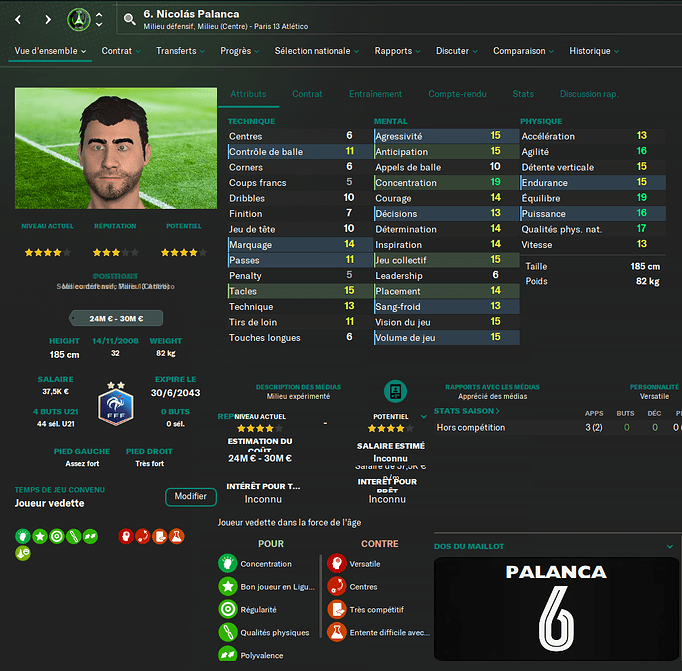Image resolution: width=682 pixels, height=671 pixels.
Task: Open the Contrat dropdown menu
Action: [x=122, y=51]
